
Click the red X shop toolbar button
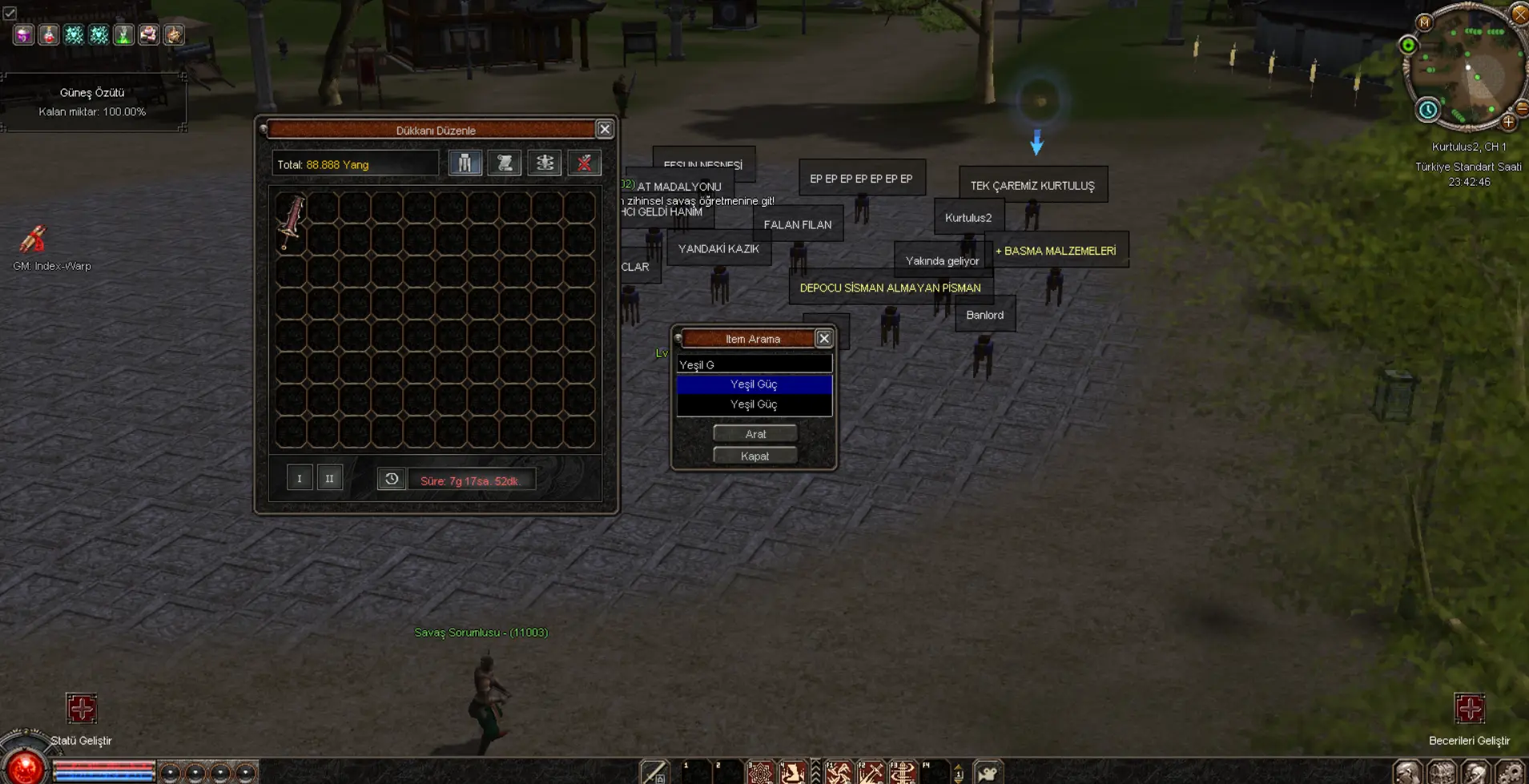click(585, 163)
